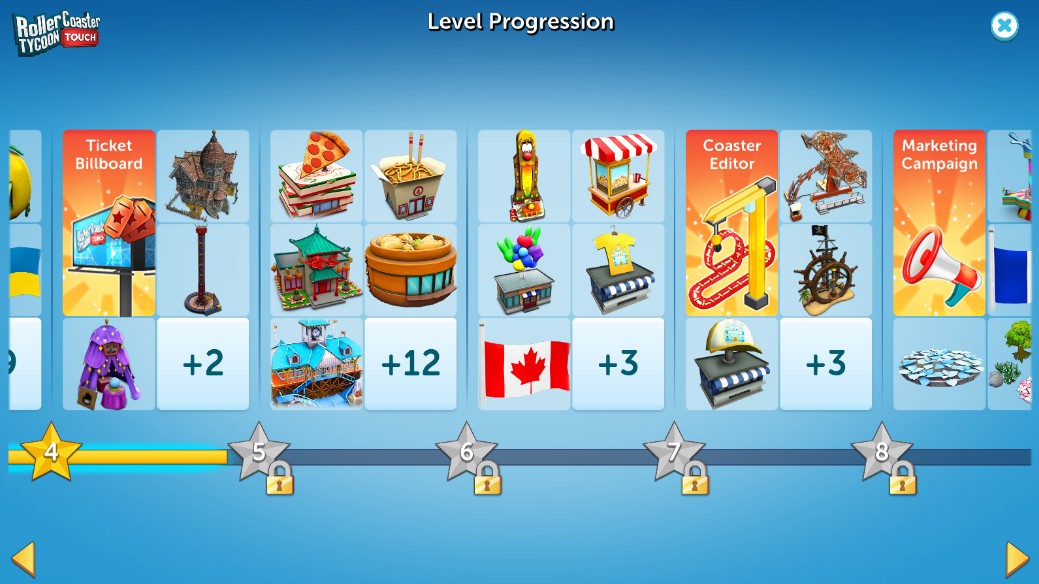The height and width of the screenshot is (584, 1039).
Task: Select the Canadian flag tile
Action: point(524,364)
